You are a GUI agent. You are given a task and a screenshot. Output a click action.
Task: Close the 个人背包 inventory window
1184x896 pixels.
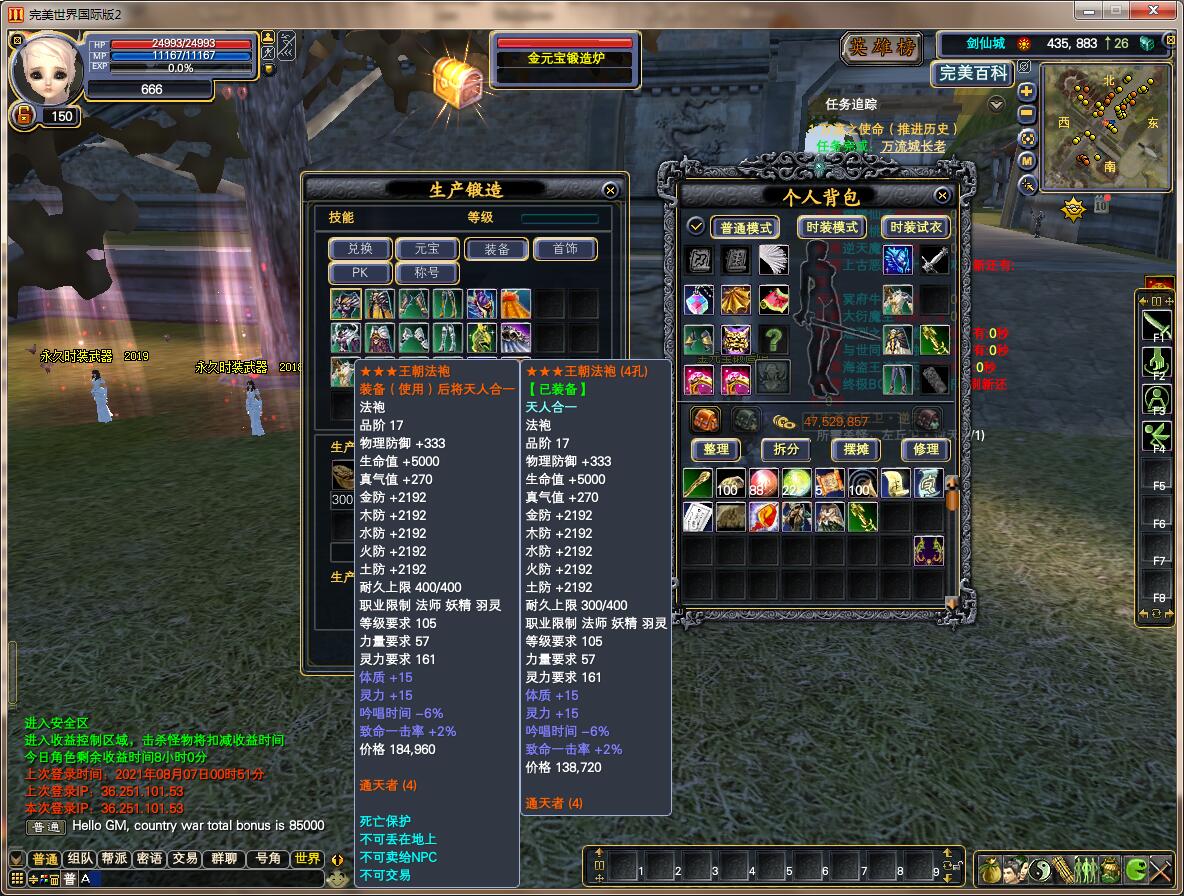942,196
